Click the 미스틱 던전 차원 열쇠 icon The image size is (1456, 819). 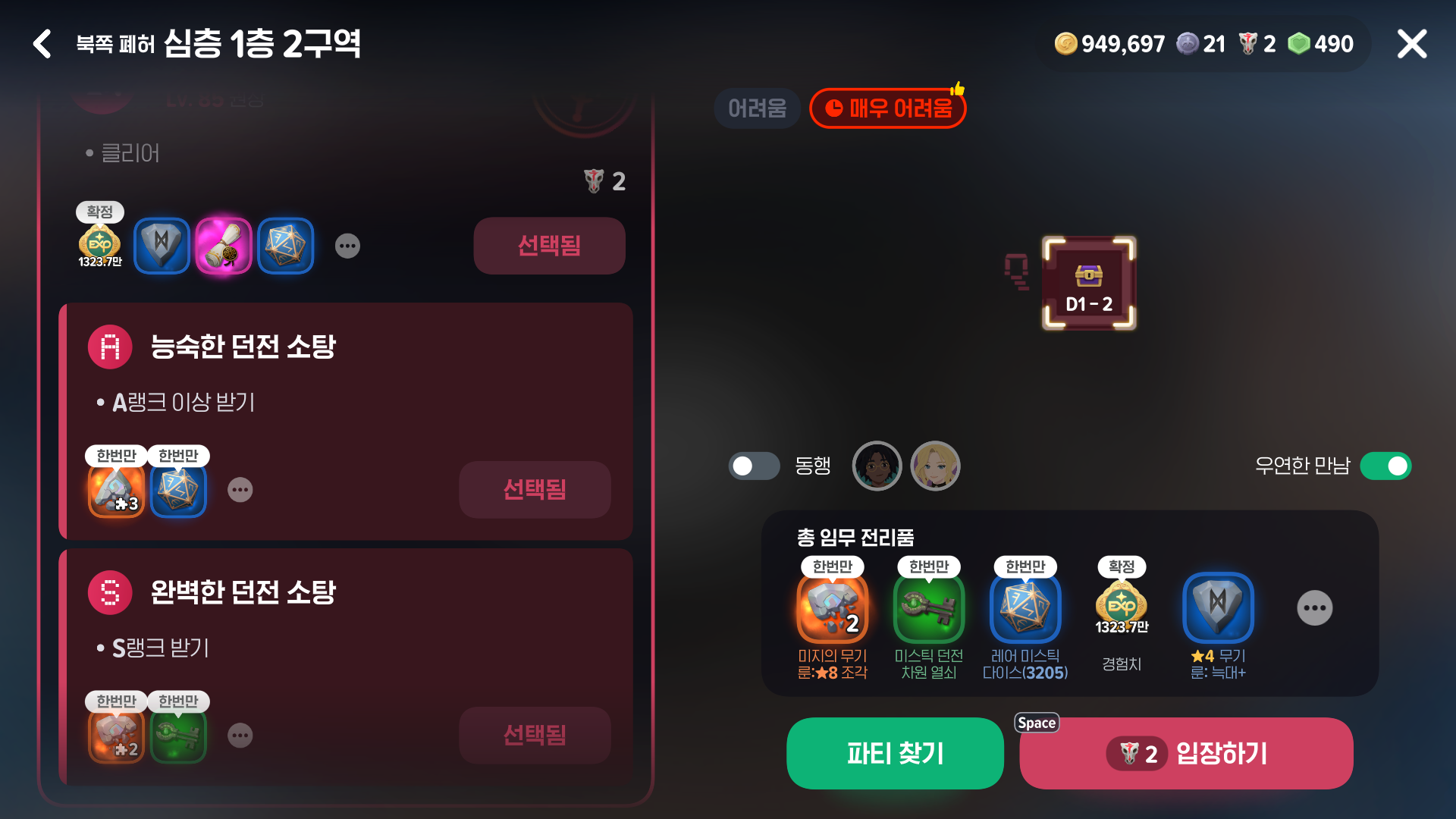pos(930,607)
